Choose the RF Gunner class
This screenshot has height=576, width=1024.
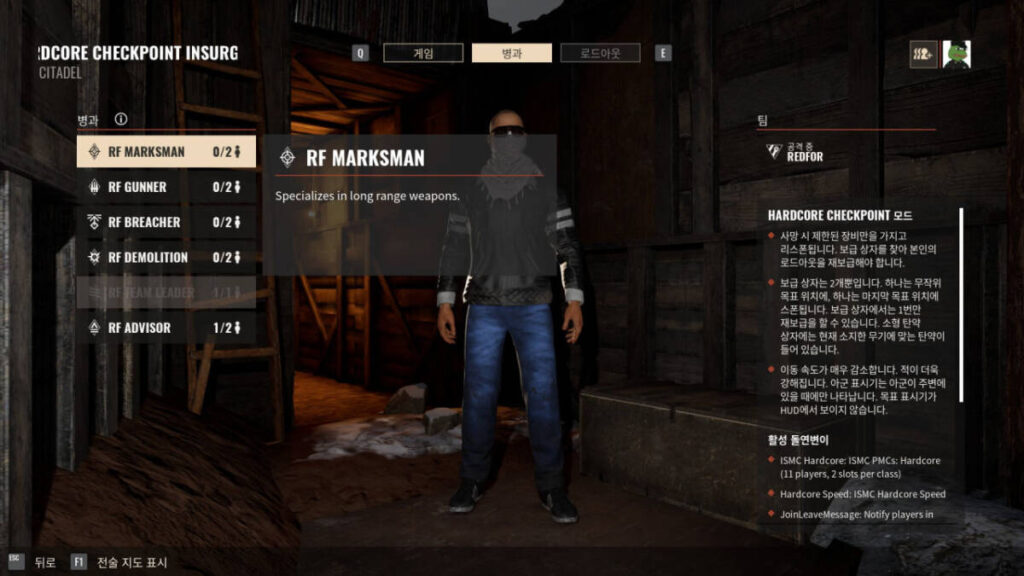[166, 187]
